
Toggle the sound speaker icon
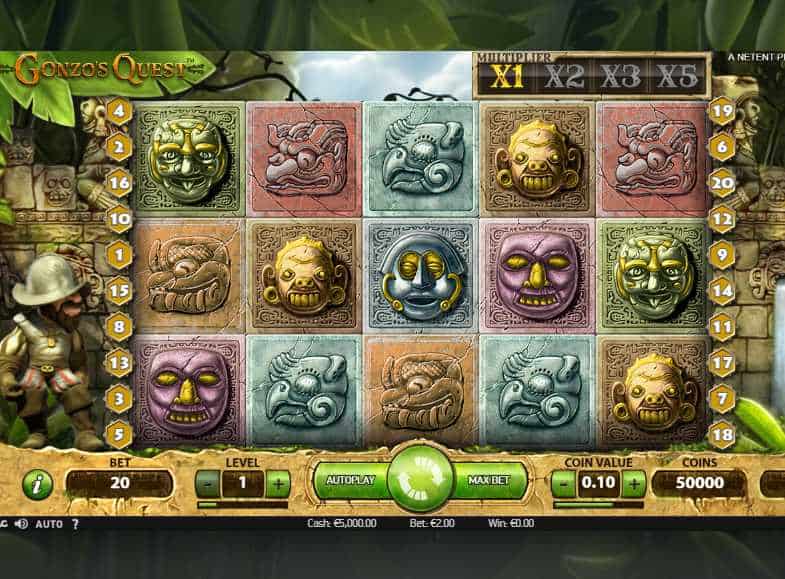(x=20, y=523)
